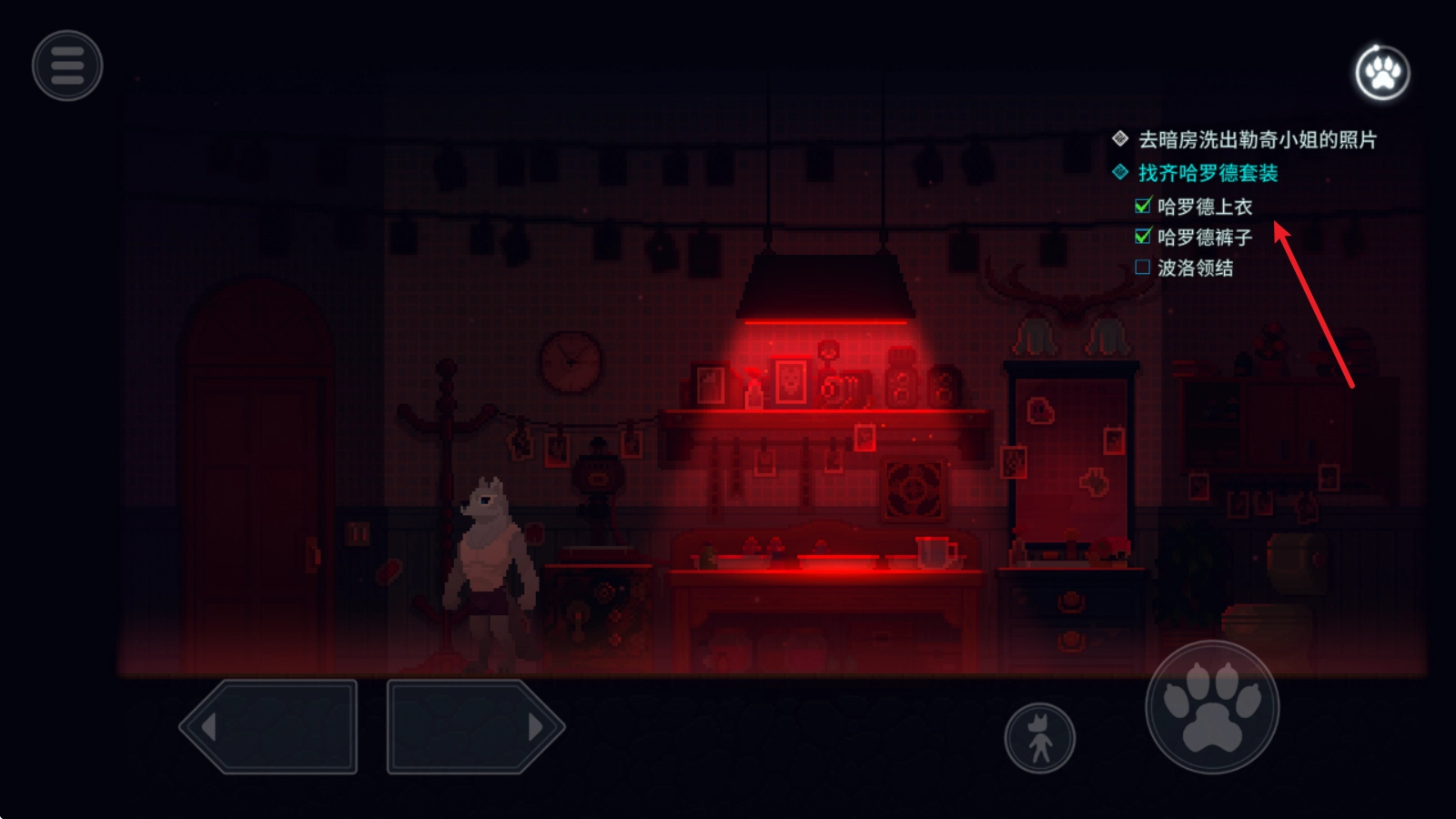This screenshot has width=1456, height=819.
Task: Click the 波洛领结 objective entry
Action: 1194,268
